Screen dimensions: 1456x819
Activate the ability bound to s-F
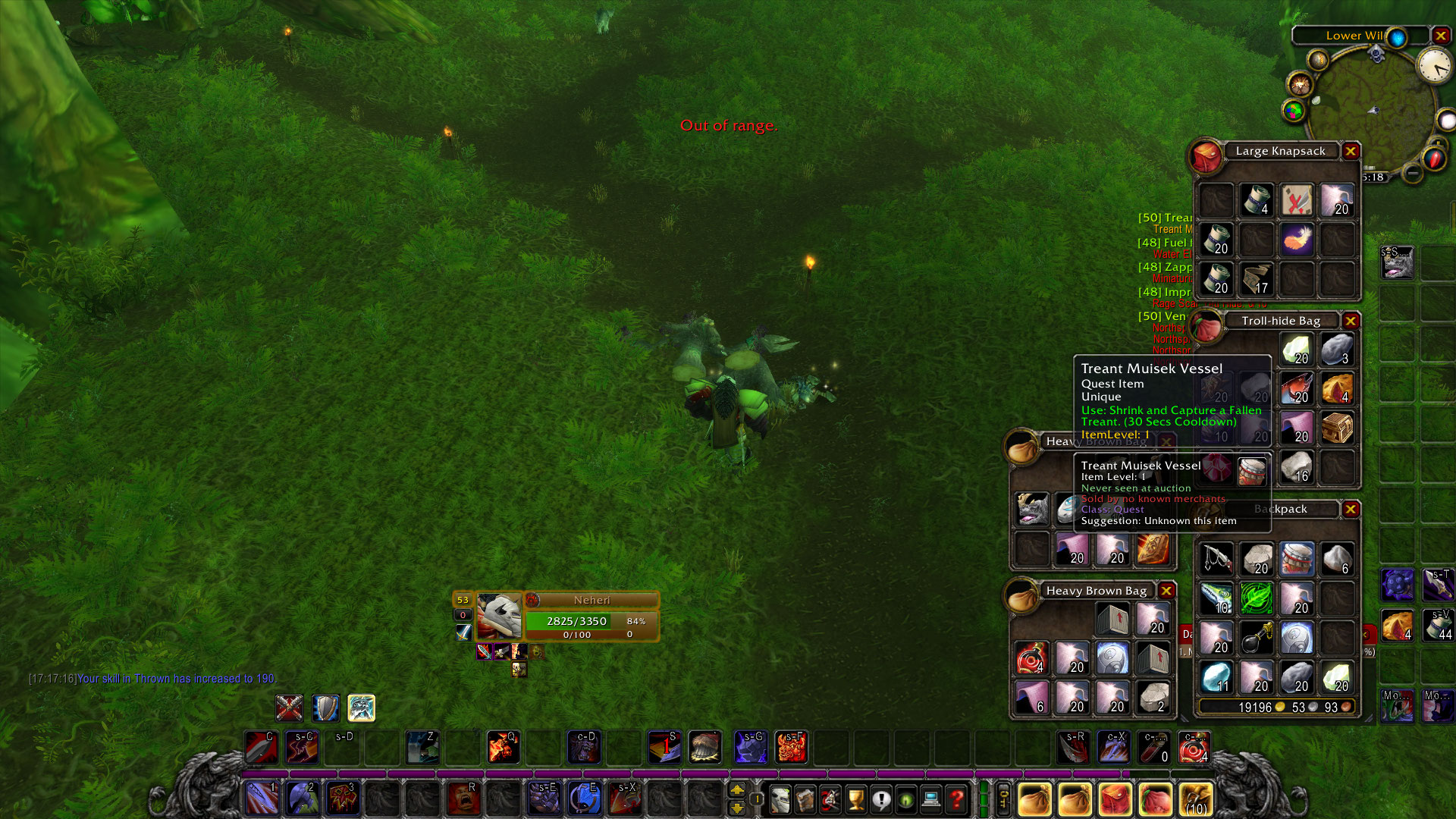coord(792,748)
